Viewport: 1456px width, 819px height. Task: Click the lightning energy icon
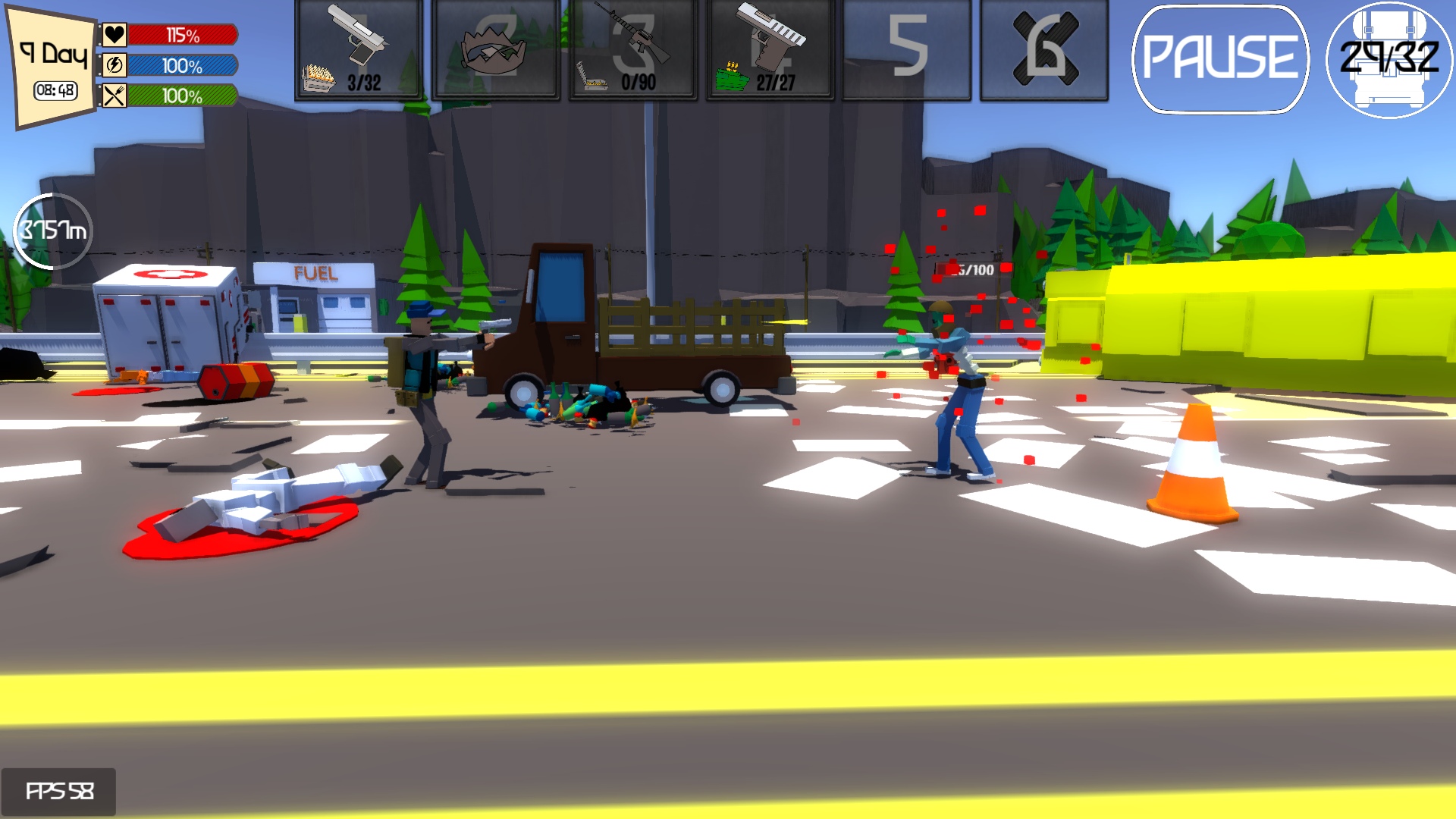click(x=115, y=66)
